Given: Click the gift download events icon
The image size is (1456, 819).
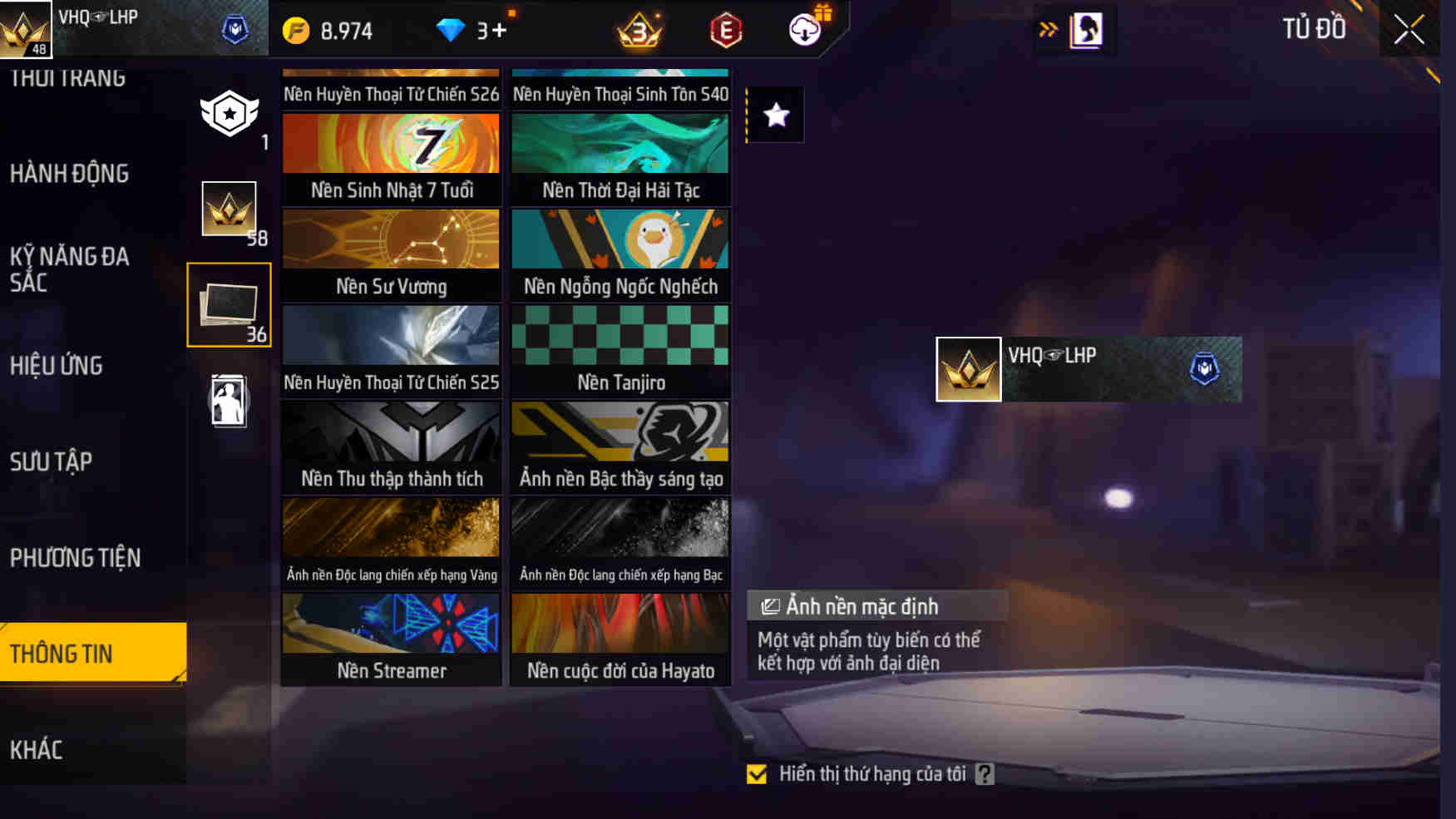Looking at the screenshot, I should point(803,30).
